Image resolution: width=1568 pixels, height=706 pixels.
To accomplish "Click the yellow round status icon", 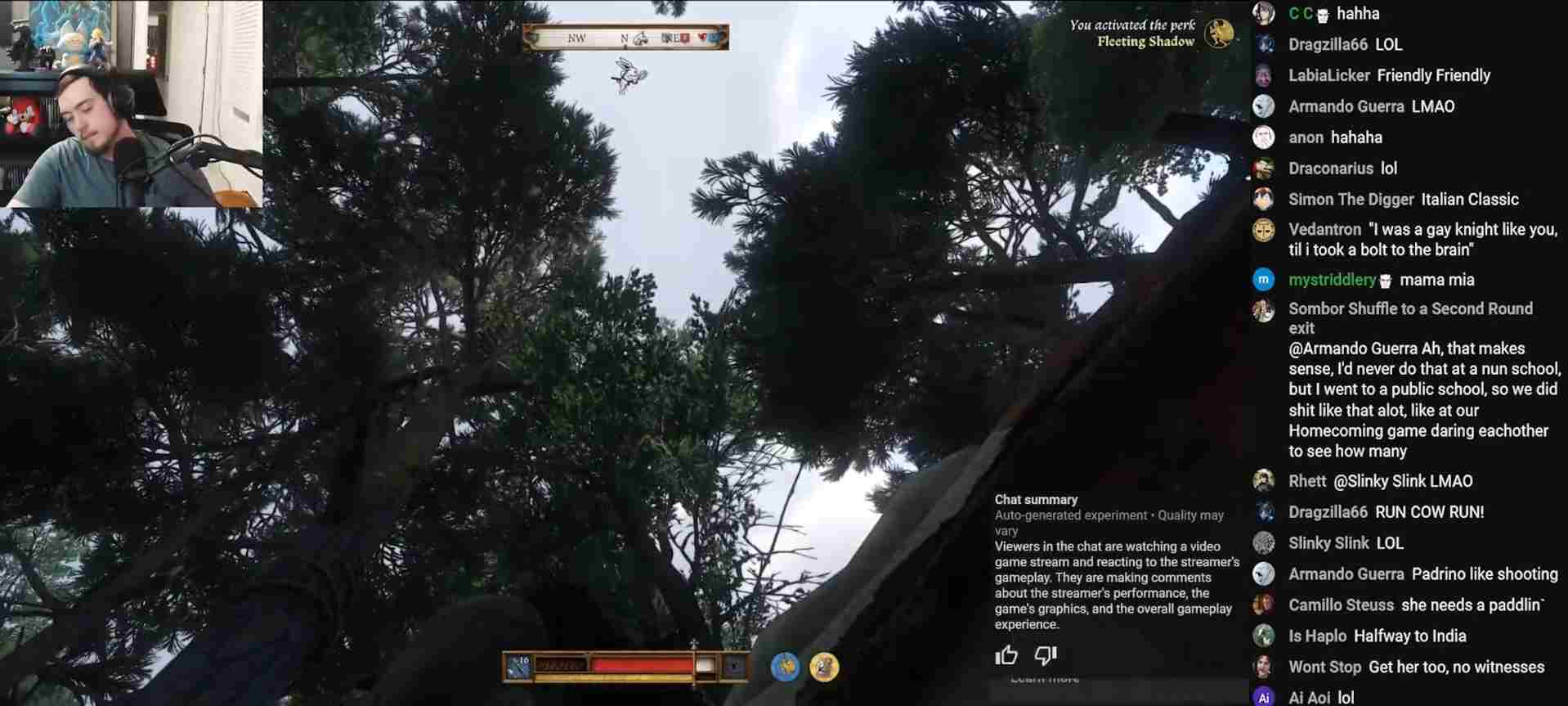I will coord(824,668).
